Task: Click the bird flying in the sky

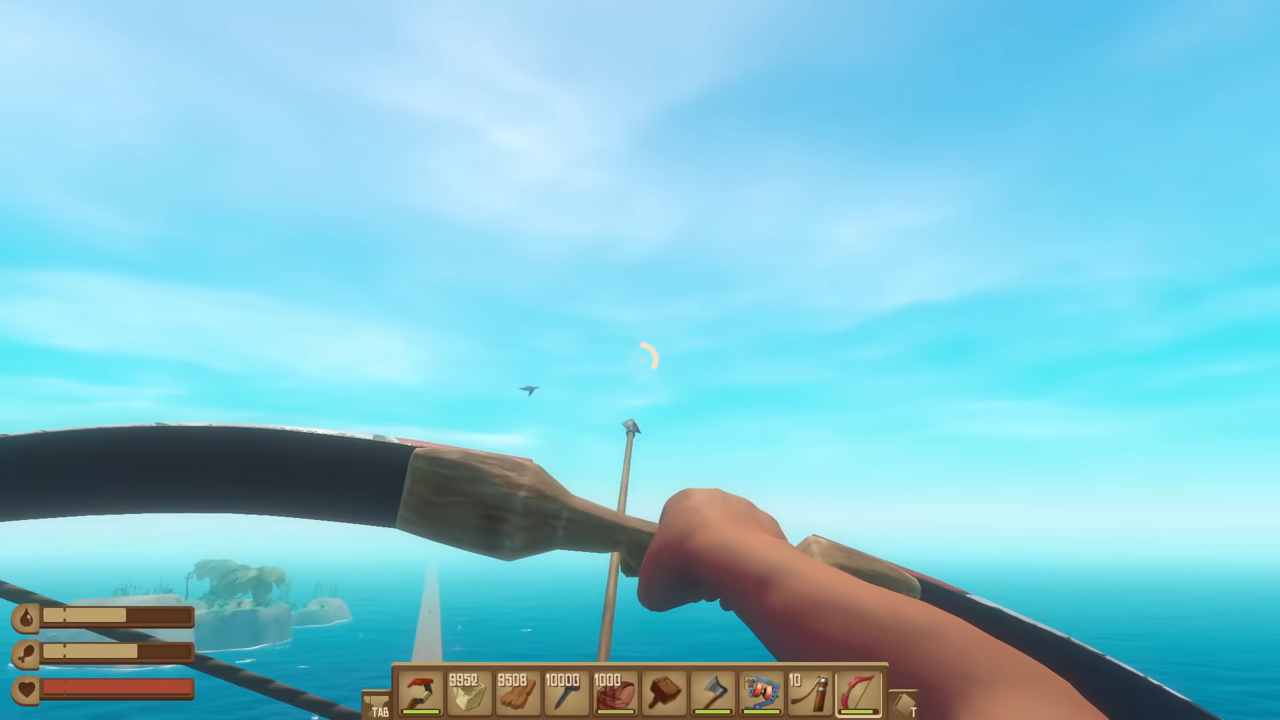Action: 527,390
